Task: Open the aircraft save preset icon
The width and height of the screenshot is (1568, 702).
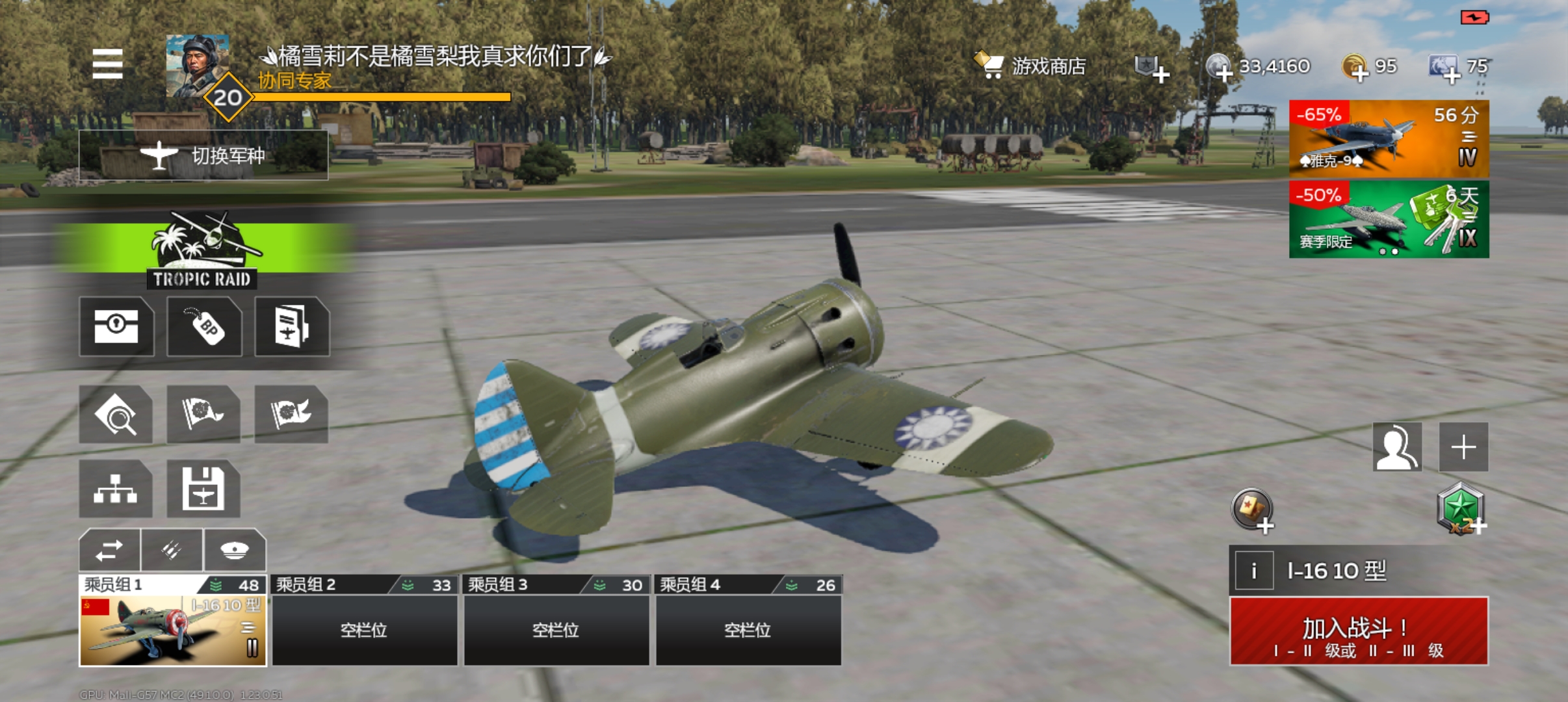Action: coord(203,489)
